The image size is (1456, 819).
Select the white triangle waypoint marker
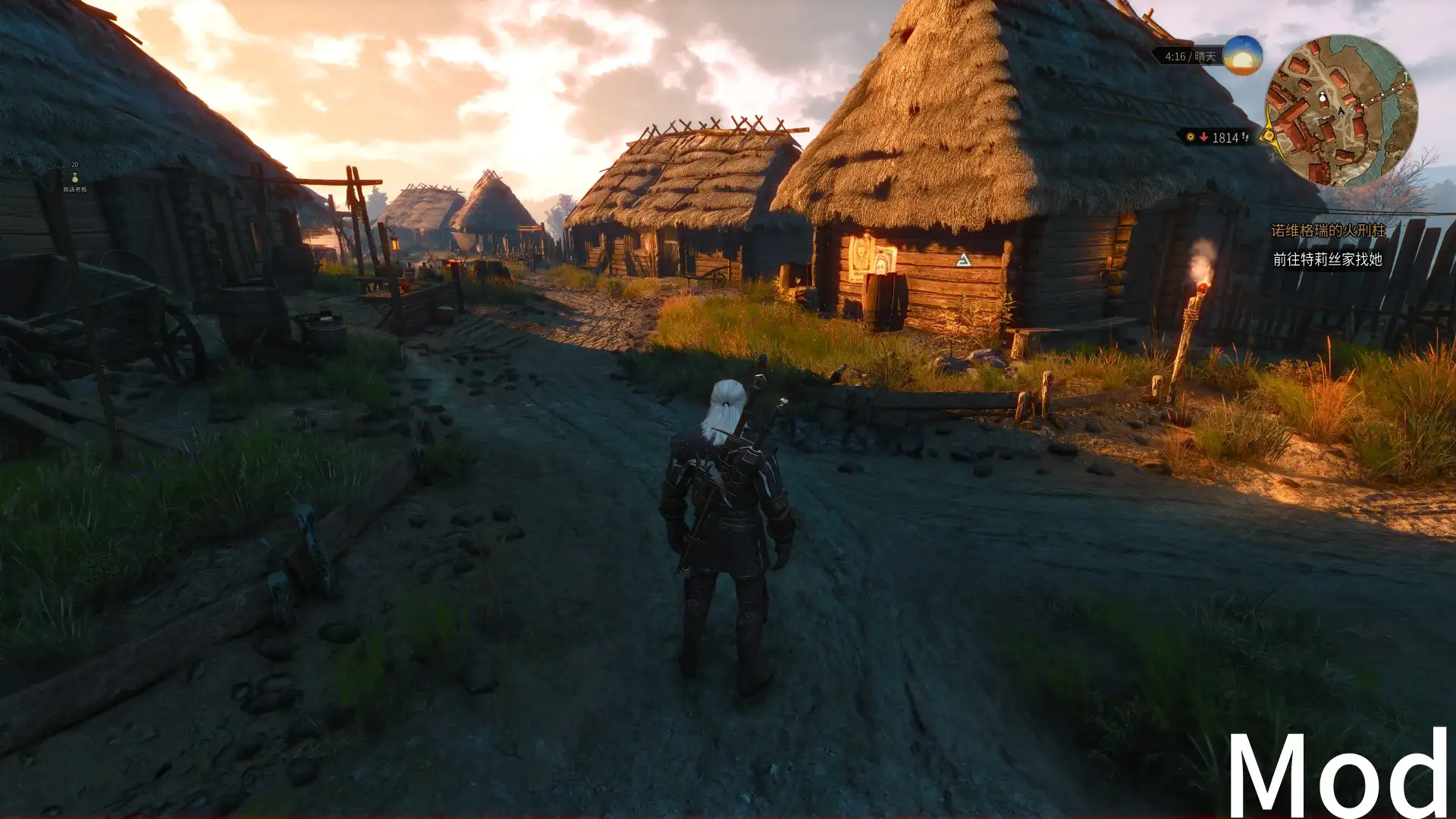pyautogui.click(x=963, y=261)
